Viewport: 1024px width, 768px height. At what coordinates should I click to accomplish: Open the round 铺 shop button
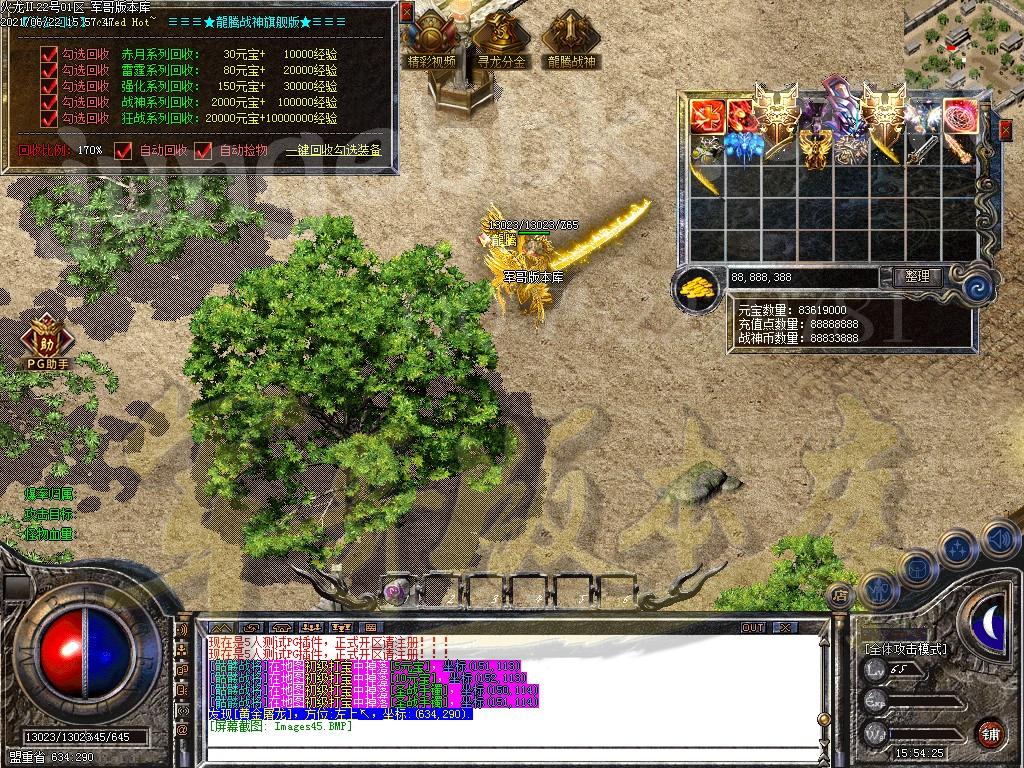click(x=990, y=733)
